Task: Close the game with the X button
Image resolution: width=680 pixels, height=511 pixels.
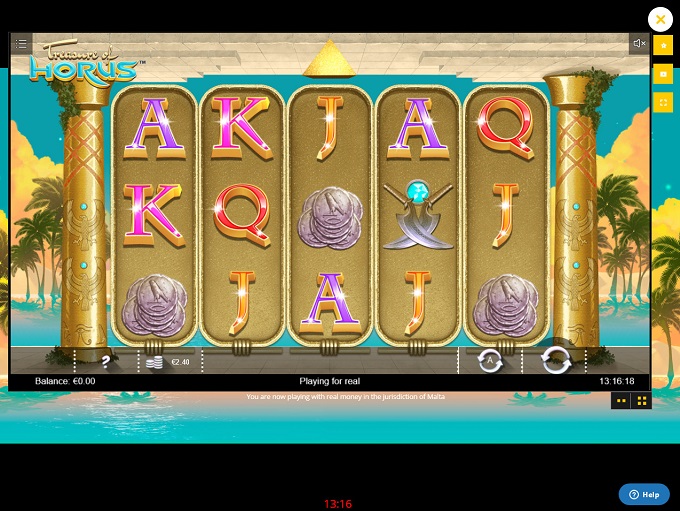Action: (660, 19)
